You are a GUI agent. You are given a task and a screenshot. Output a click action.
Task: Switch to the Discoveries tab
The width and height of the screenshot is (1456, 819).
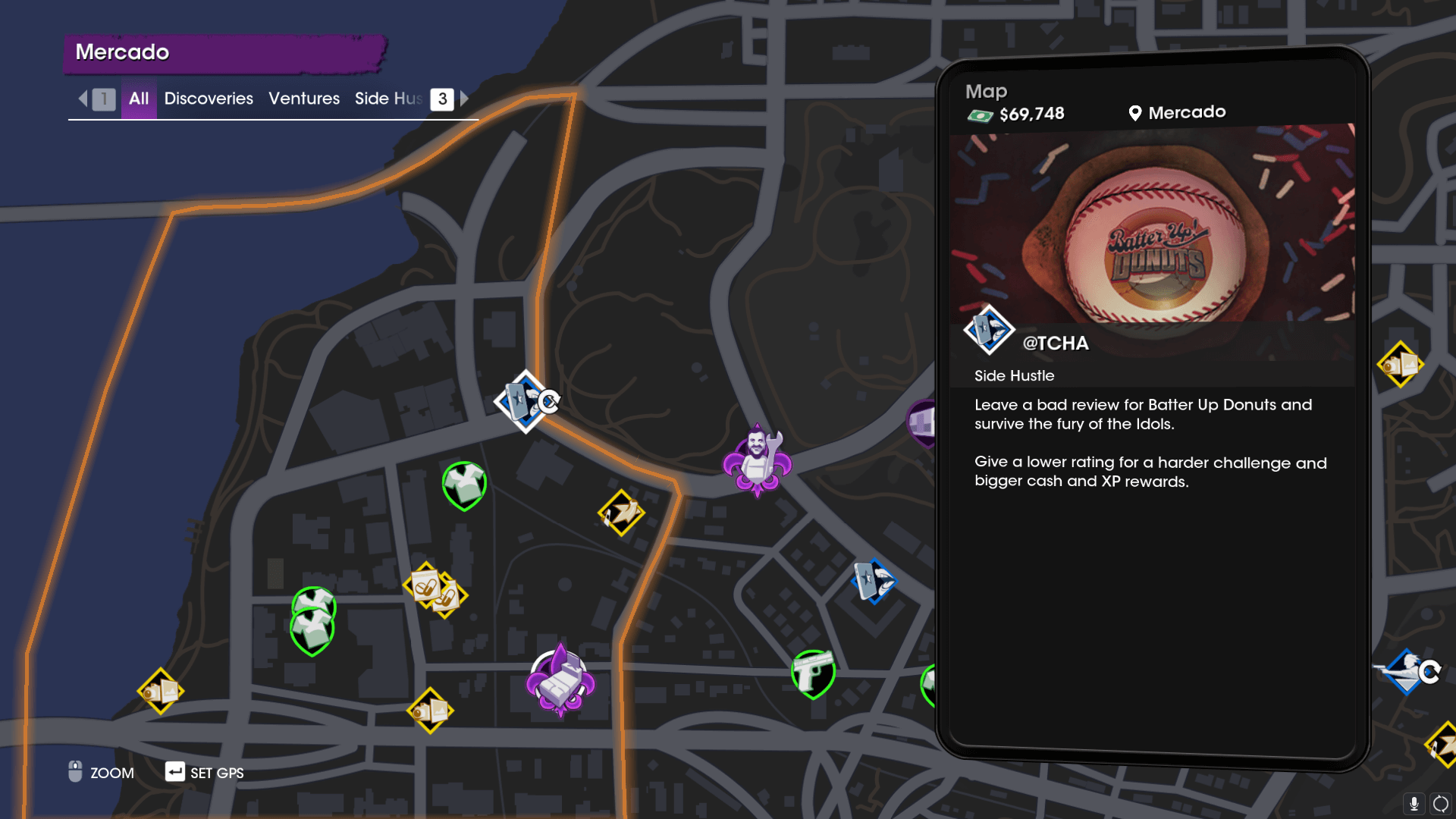pos(209,99)
